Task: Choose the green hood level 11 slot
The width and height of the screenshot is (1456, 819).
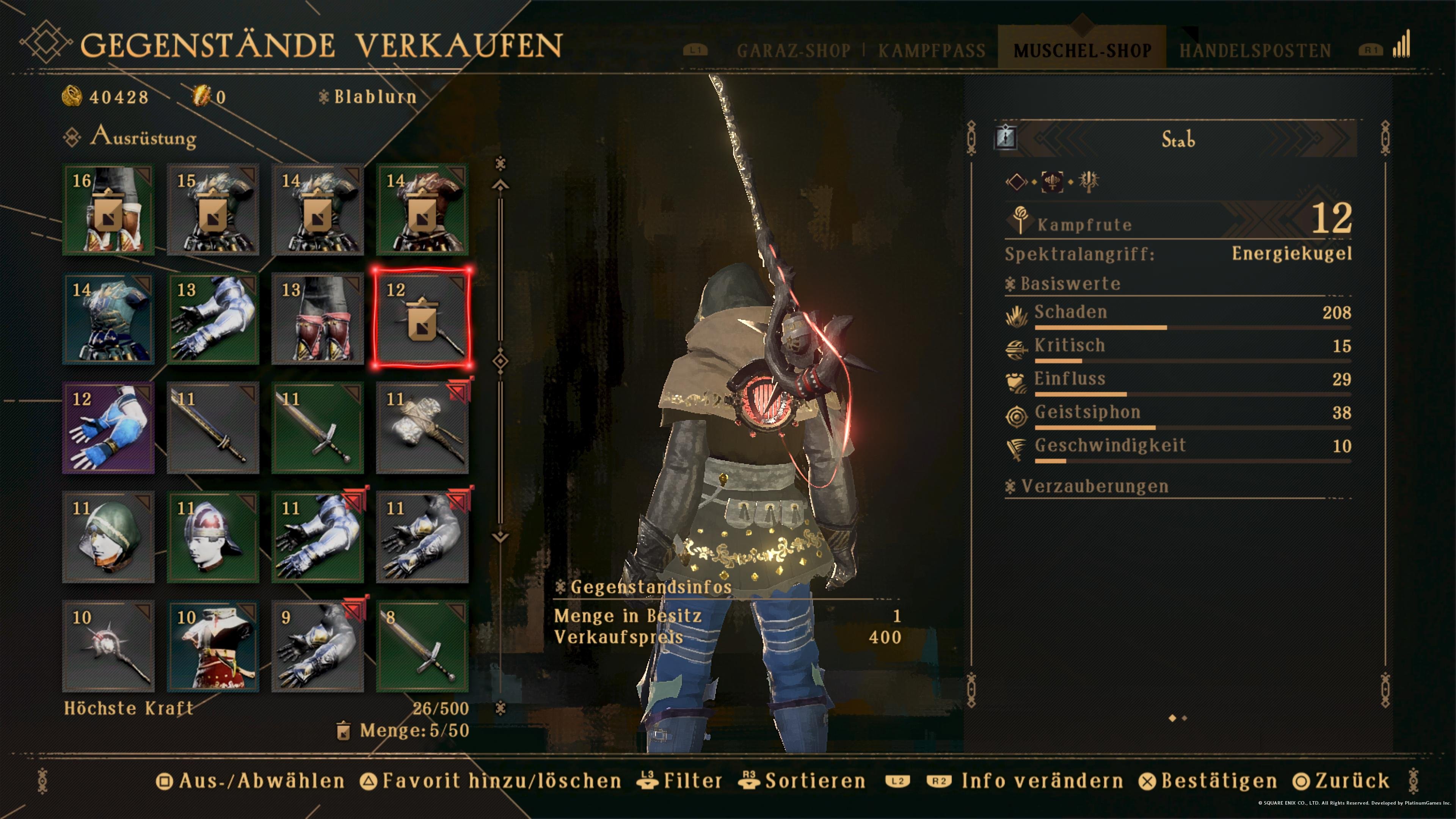Action: [108, 537]
